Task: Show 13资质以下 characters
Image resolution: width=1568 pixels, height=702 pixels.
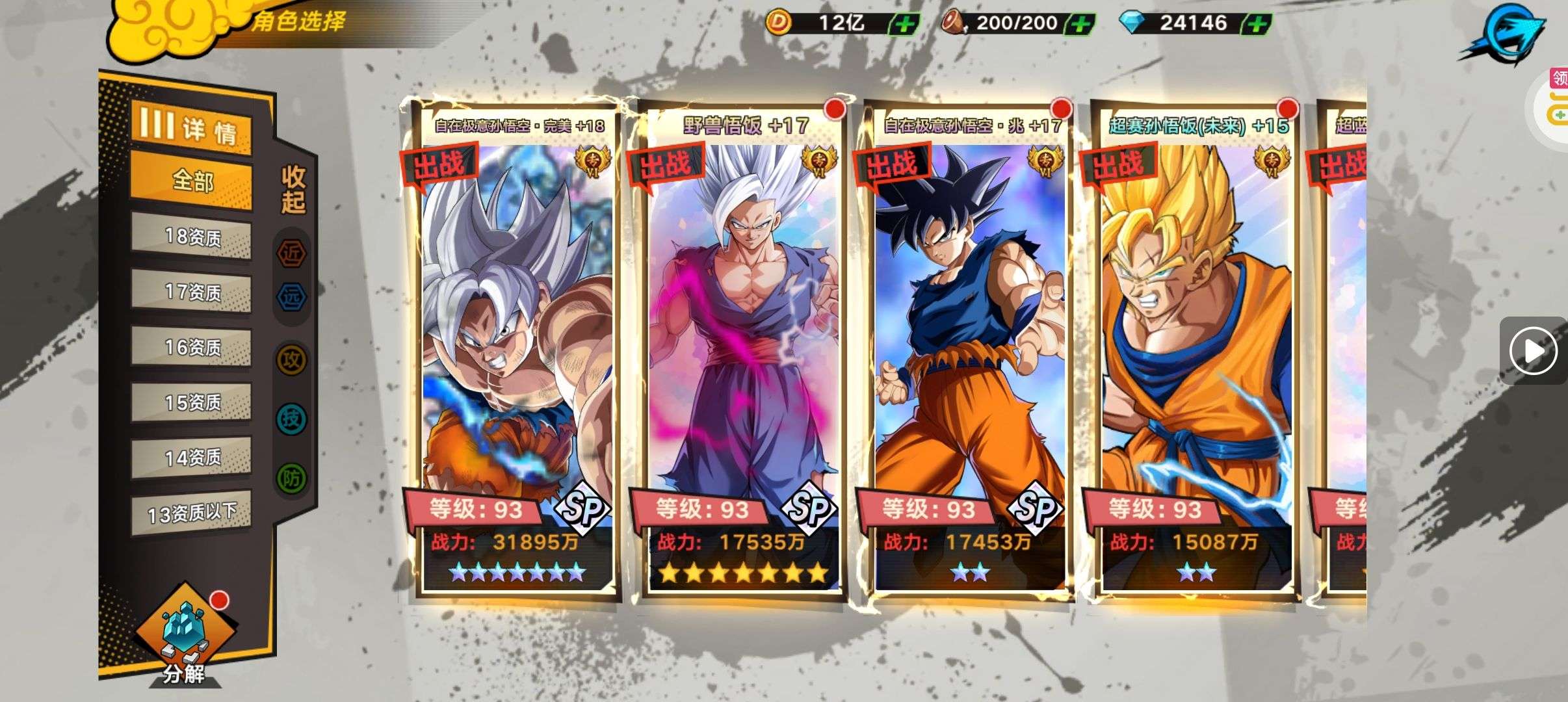Action: [192, 513]
